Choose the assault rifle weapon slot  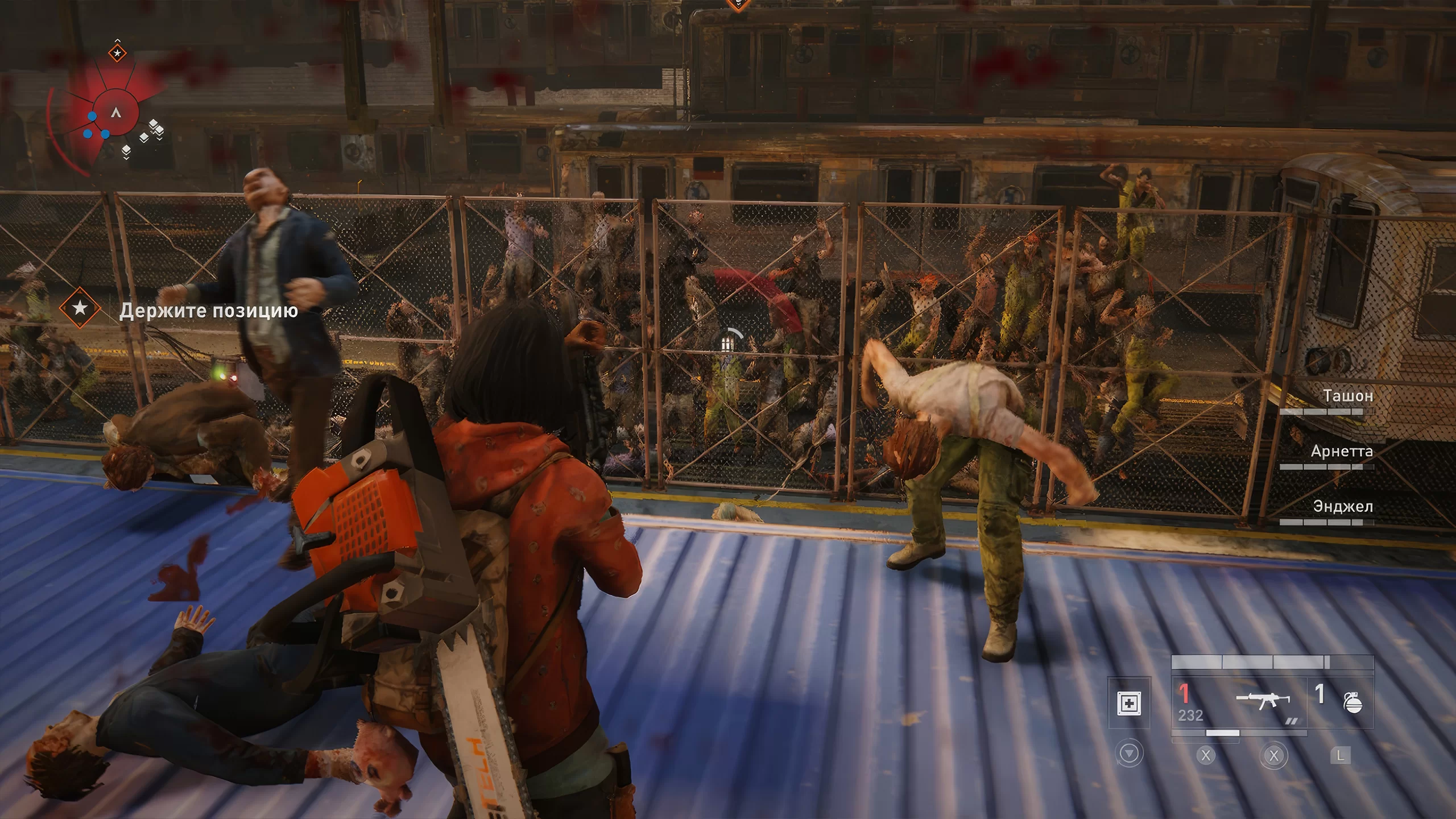click(1262, 702)
